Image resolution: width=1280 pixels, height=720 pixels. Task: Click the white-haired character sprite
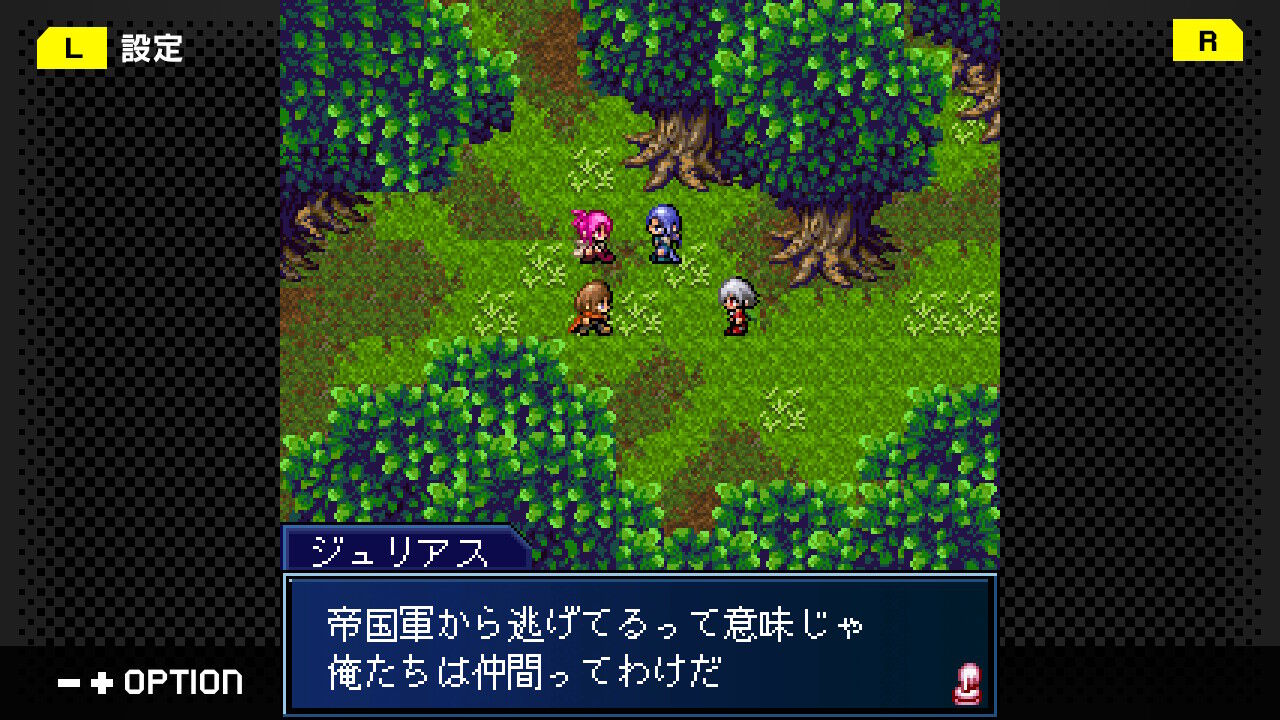pyautogui.click(x=736, y=307)
